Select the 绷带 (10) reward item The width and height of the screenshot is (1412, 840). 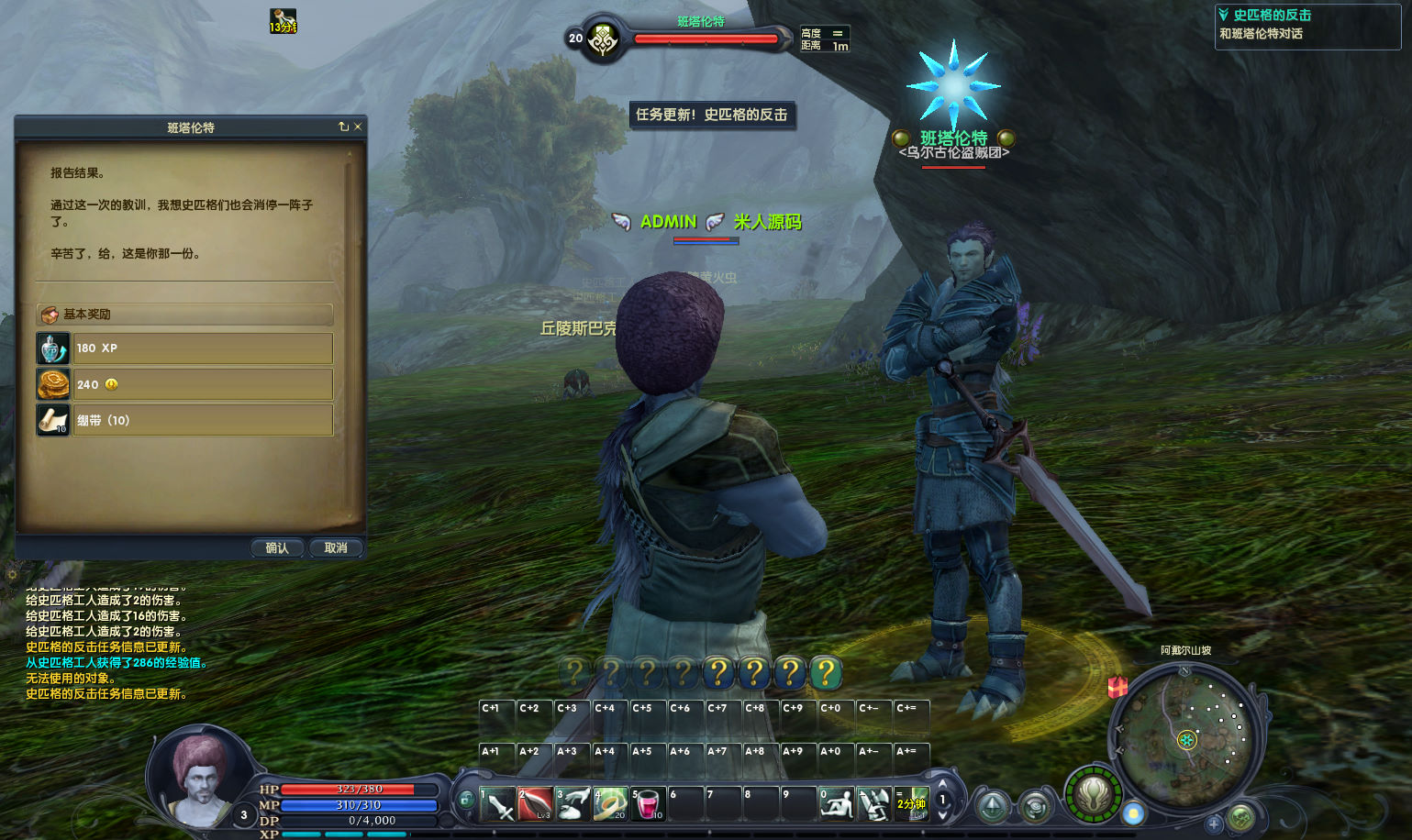[x=184, y=420]
